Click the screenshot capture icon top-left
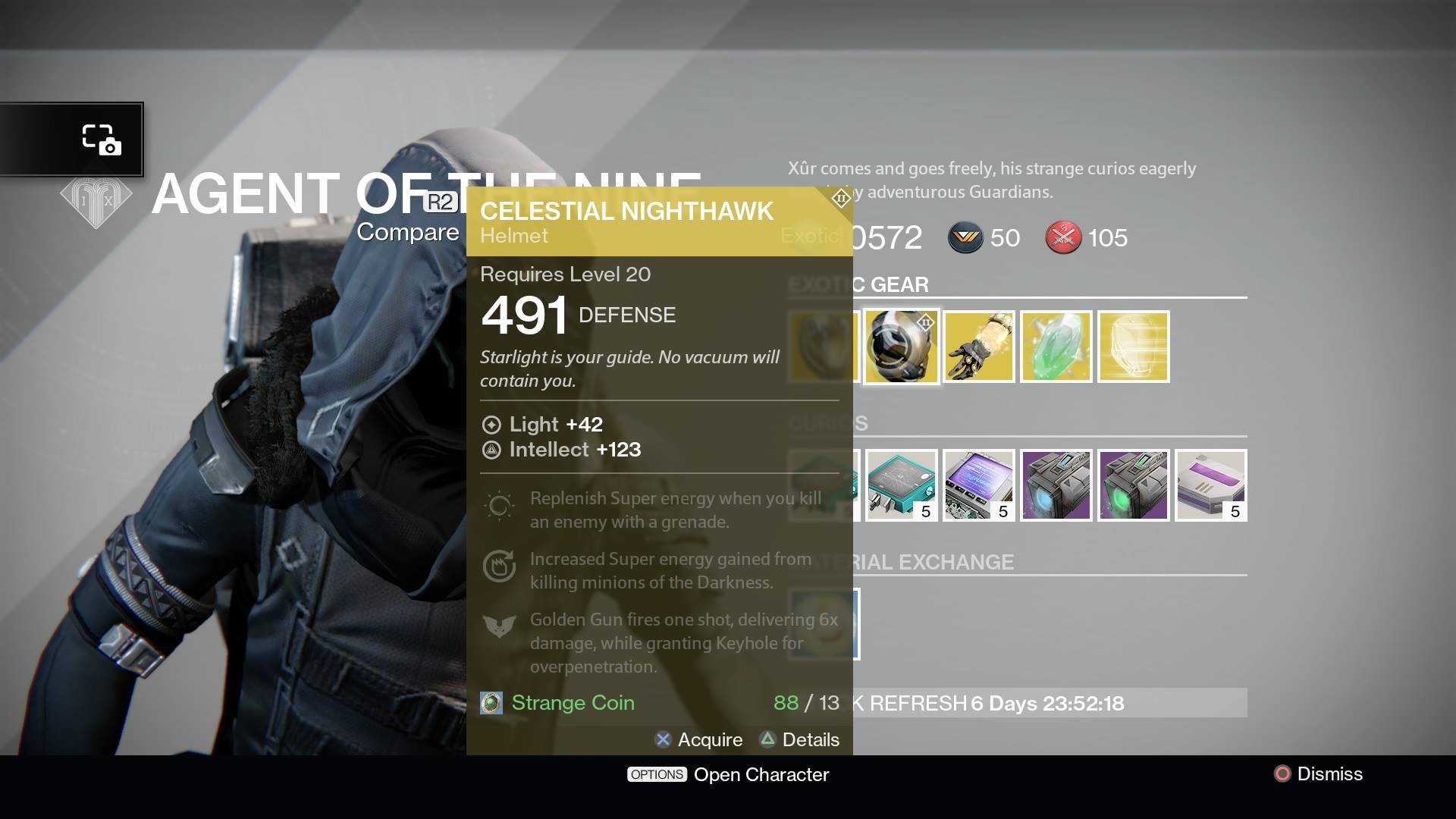 (x=104, y=140)
